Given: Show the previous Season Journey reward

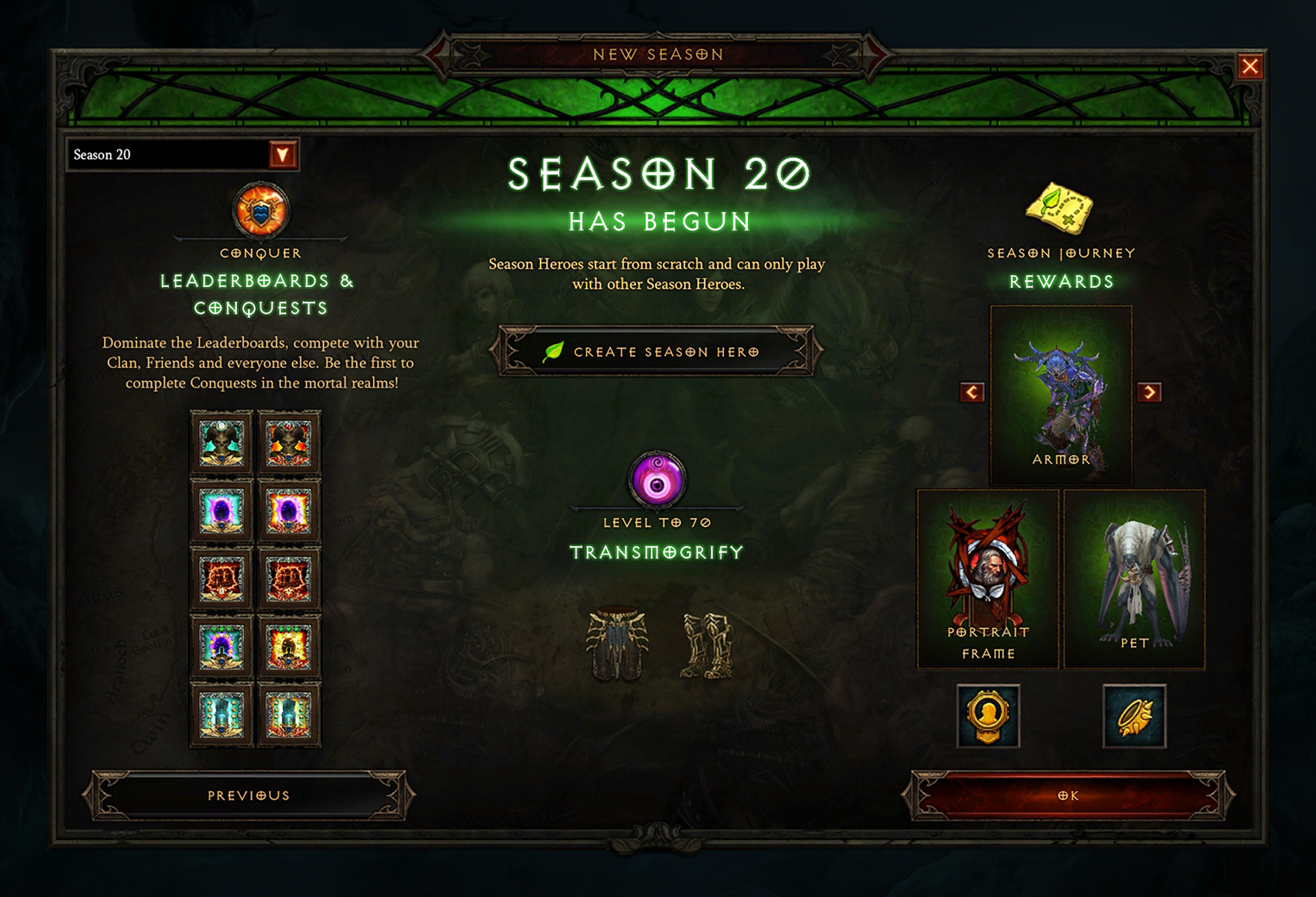Looking at the screenshot, I should 972,392.
